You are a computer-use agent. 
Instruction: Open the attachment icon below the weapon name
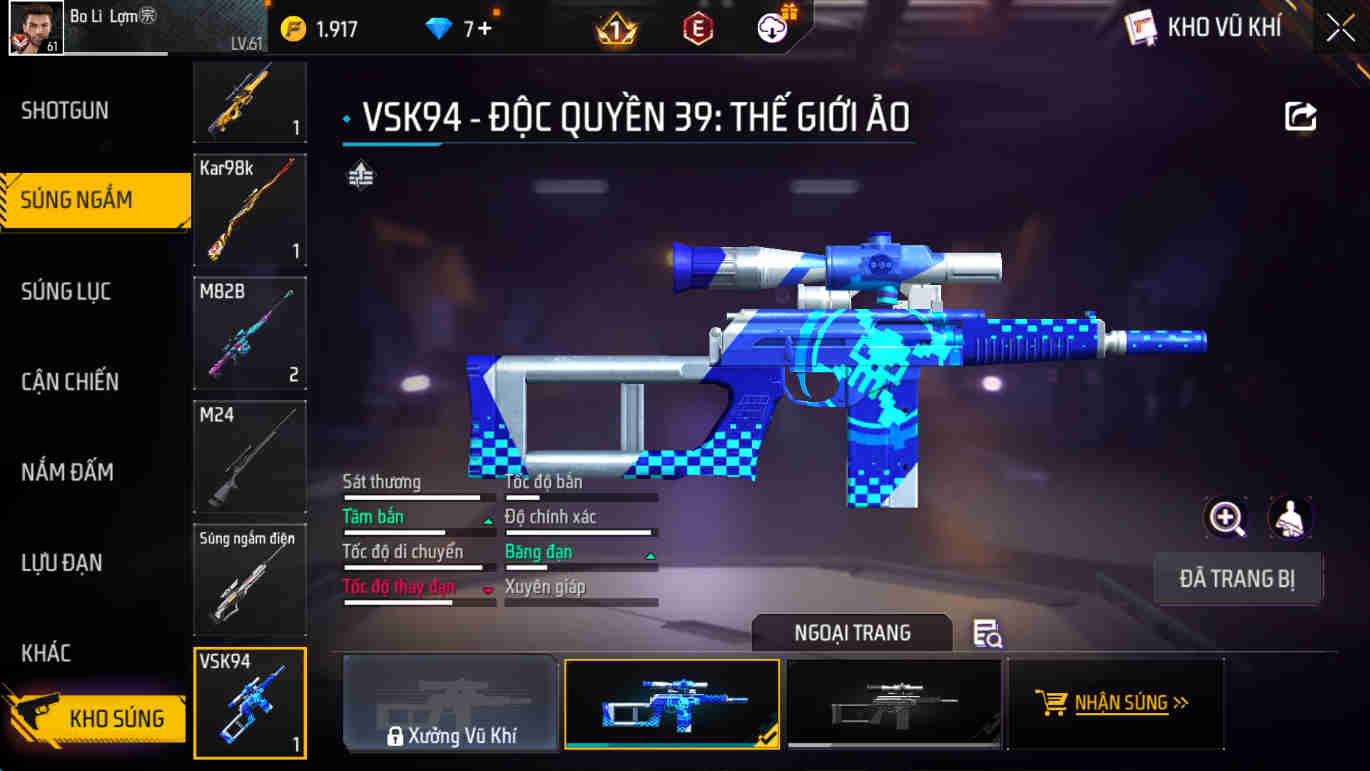coord(359,174)
